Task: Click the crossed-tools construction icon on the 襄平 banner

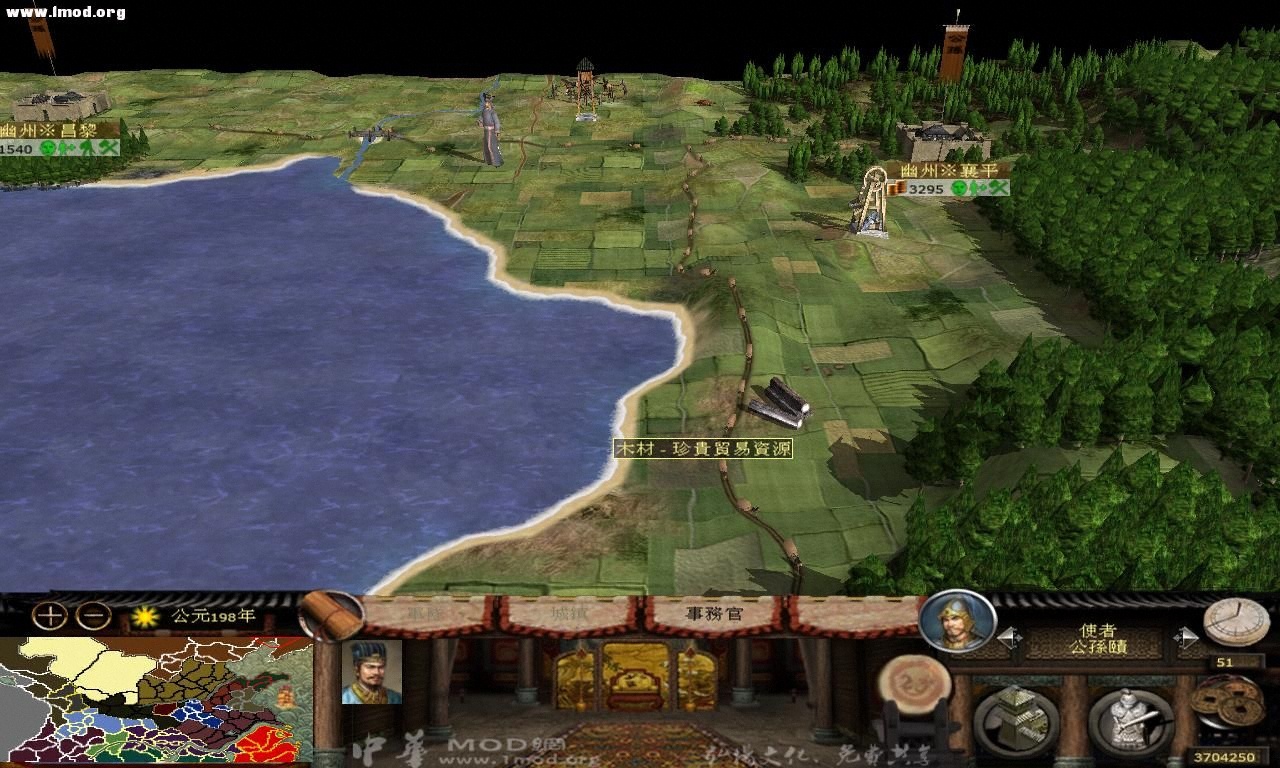Action: [999, 189]
